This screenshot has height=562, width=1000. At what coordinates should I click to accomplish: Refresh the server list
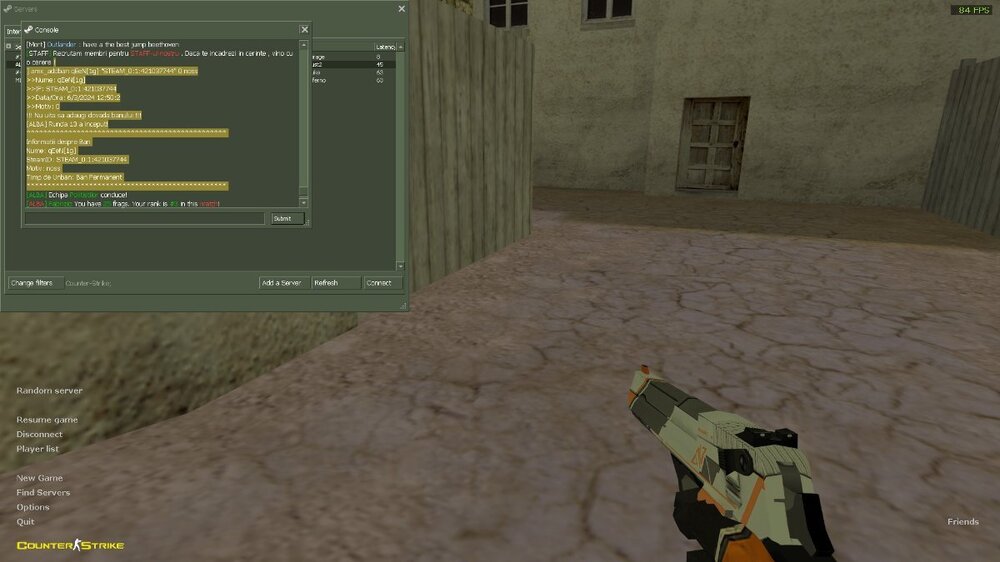pyautogui.click(x=336, y=283)
